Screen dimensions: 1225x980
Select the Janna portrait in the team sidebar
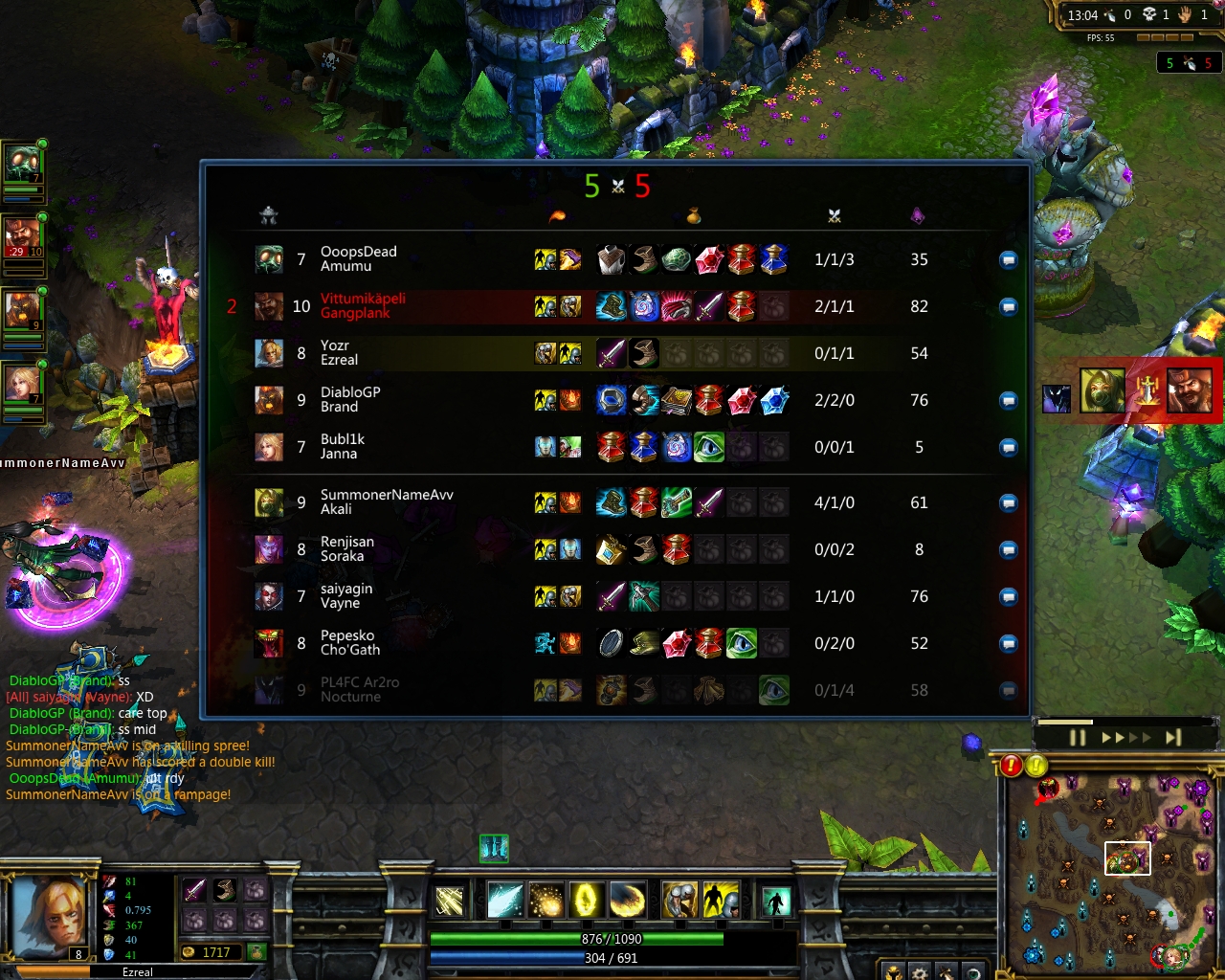[x=22, y=386]
